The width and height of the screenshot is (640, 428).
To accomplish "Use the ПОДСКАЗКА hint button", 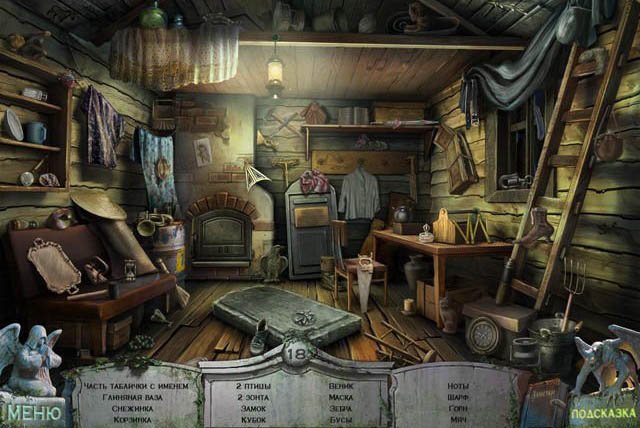I will (x=601, y=412).
